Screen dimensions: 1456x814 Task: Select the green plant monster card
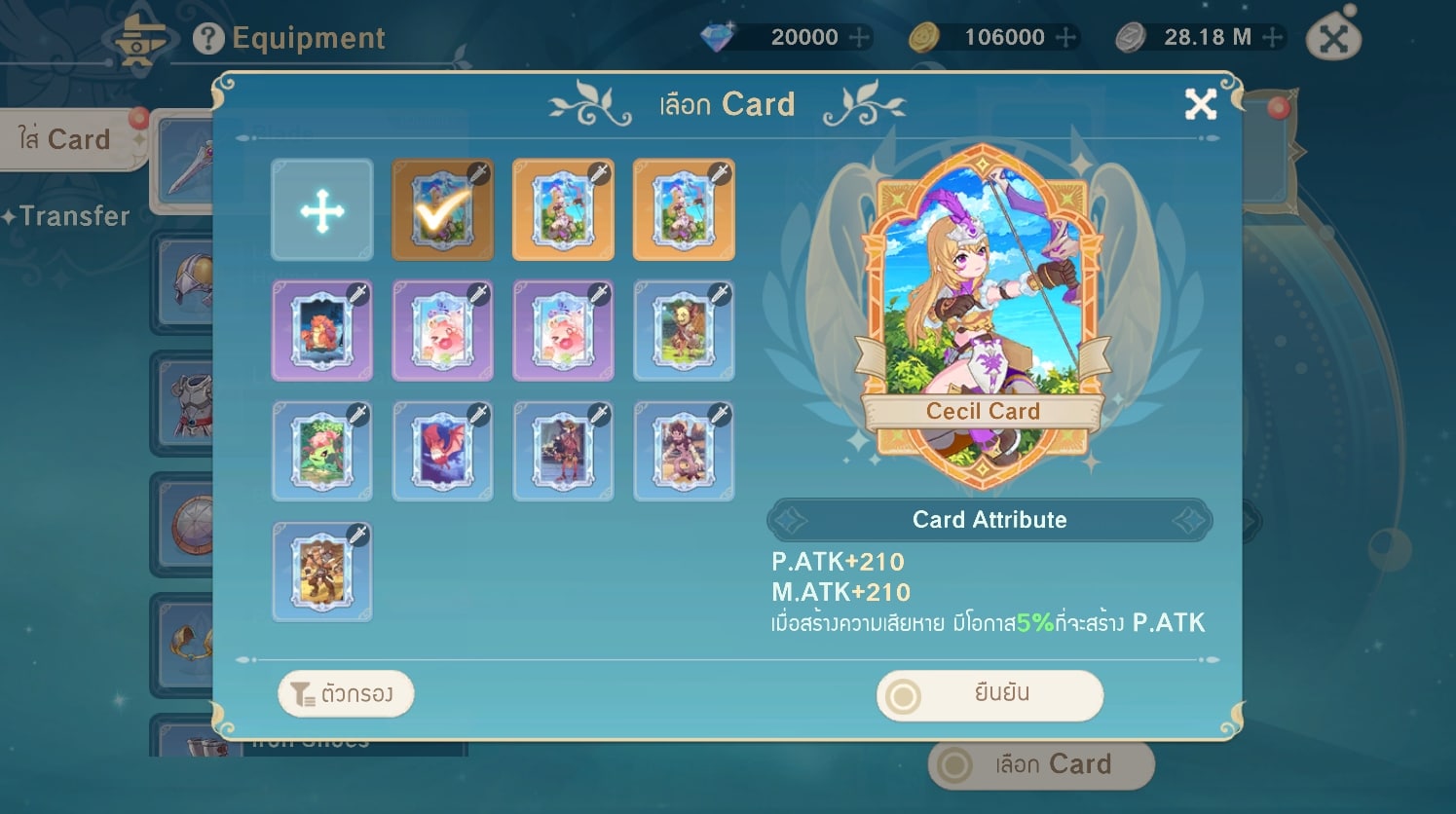click(x=322, y=452)
